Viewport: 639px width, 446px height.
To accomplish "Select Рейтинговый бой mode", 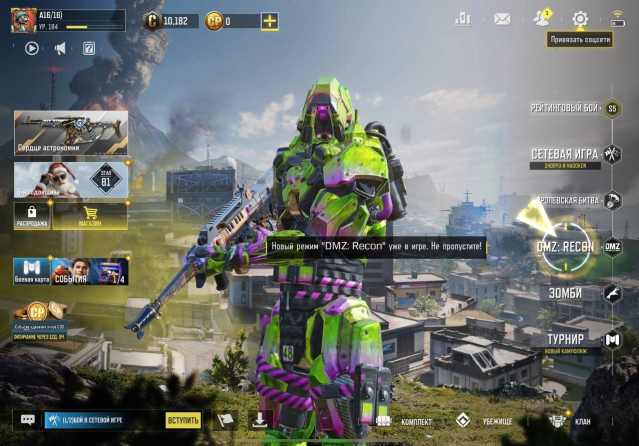I will pyautogui.click(x=566, y=108).
